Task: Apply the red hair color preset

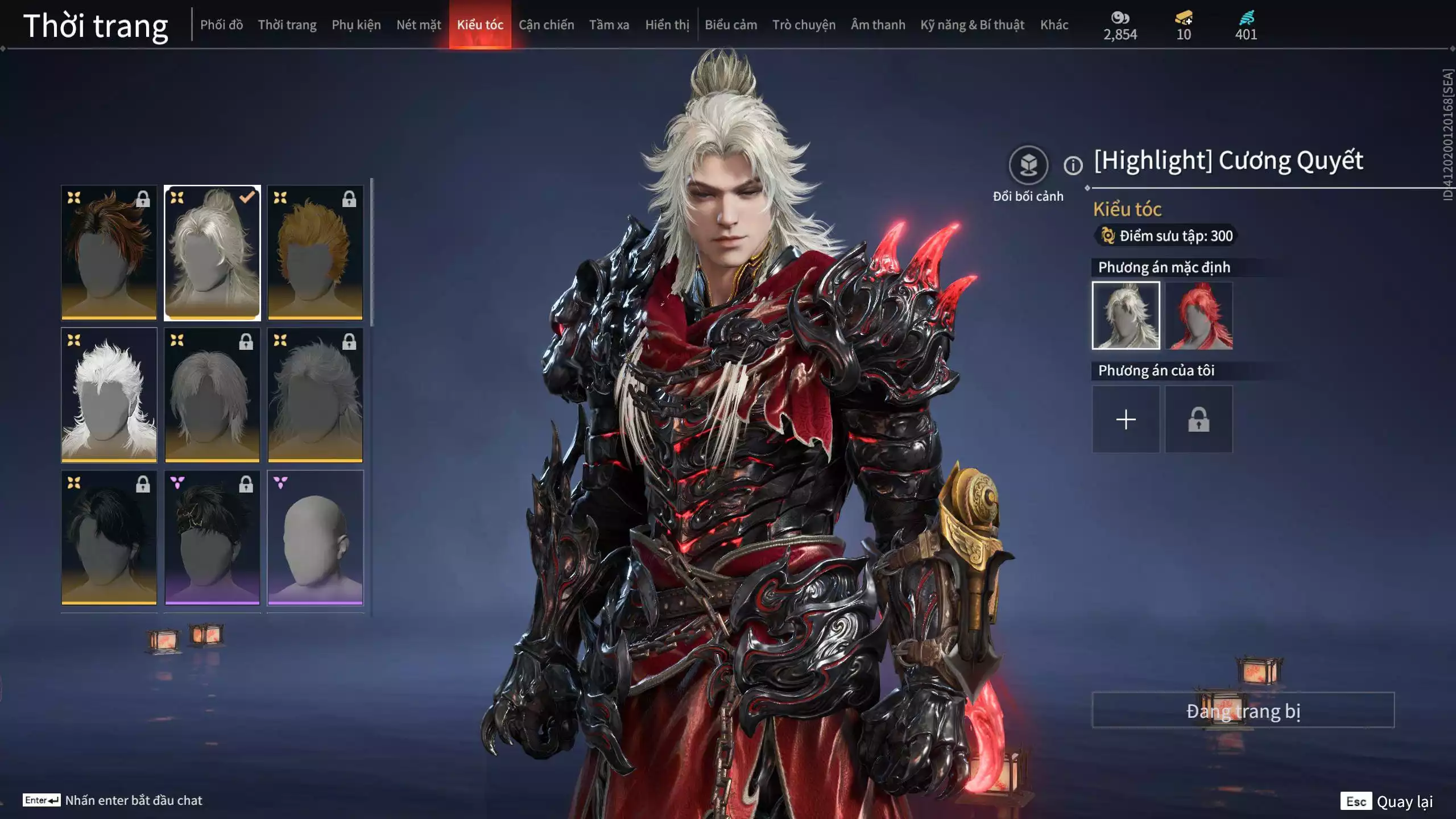Action: pos(1198,316)
